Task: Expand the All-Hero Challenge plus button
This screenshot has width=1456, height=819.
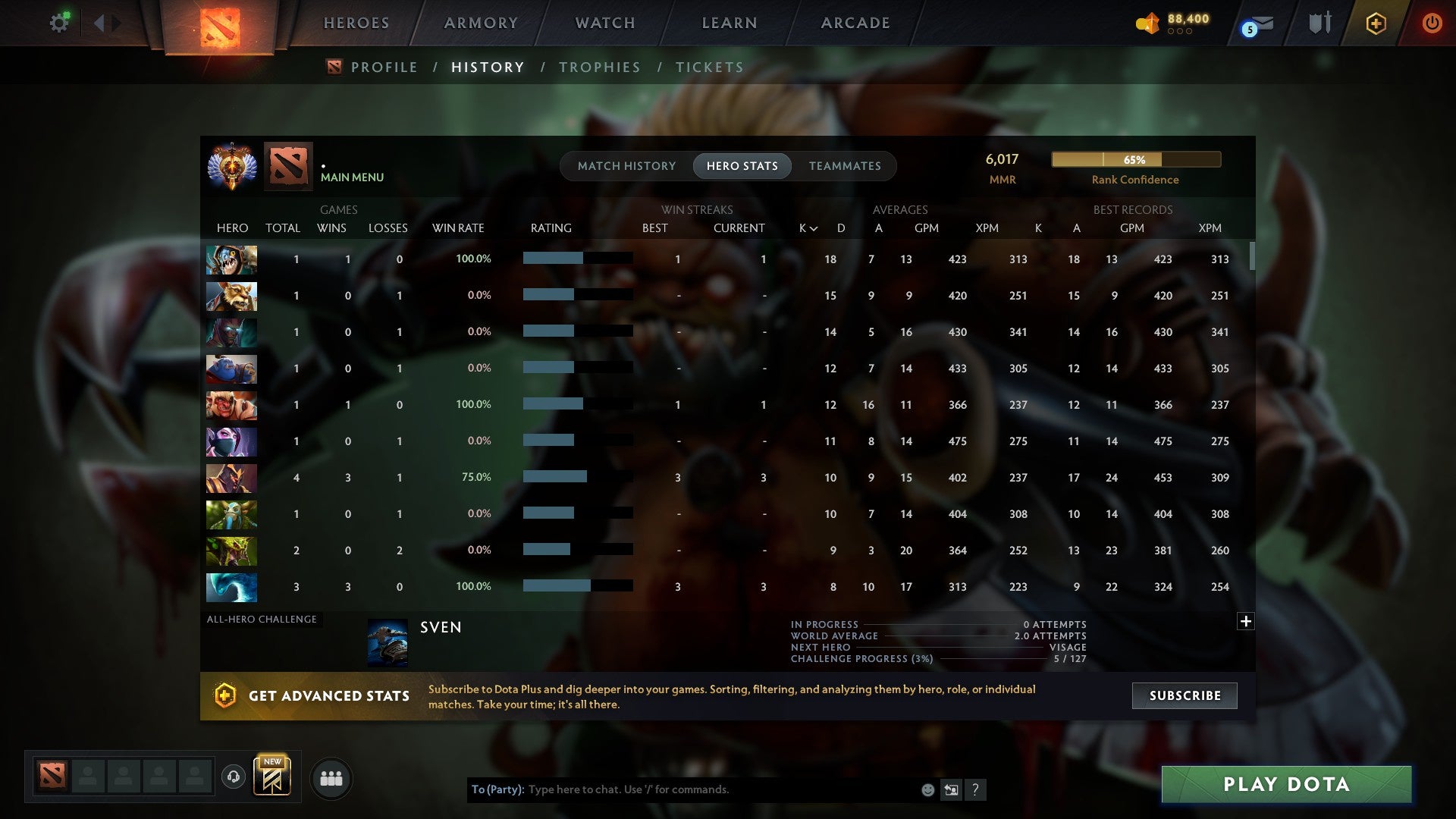Action: click(x=1245, y=621)
